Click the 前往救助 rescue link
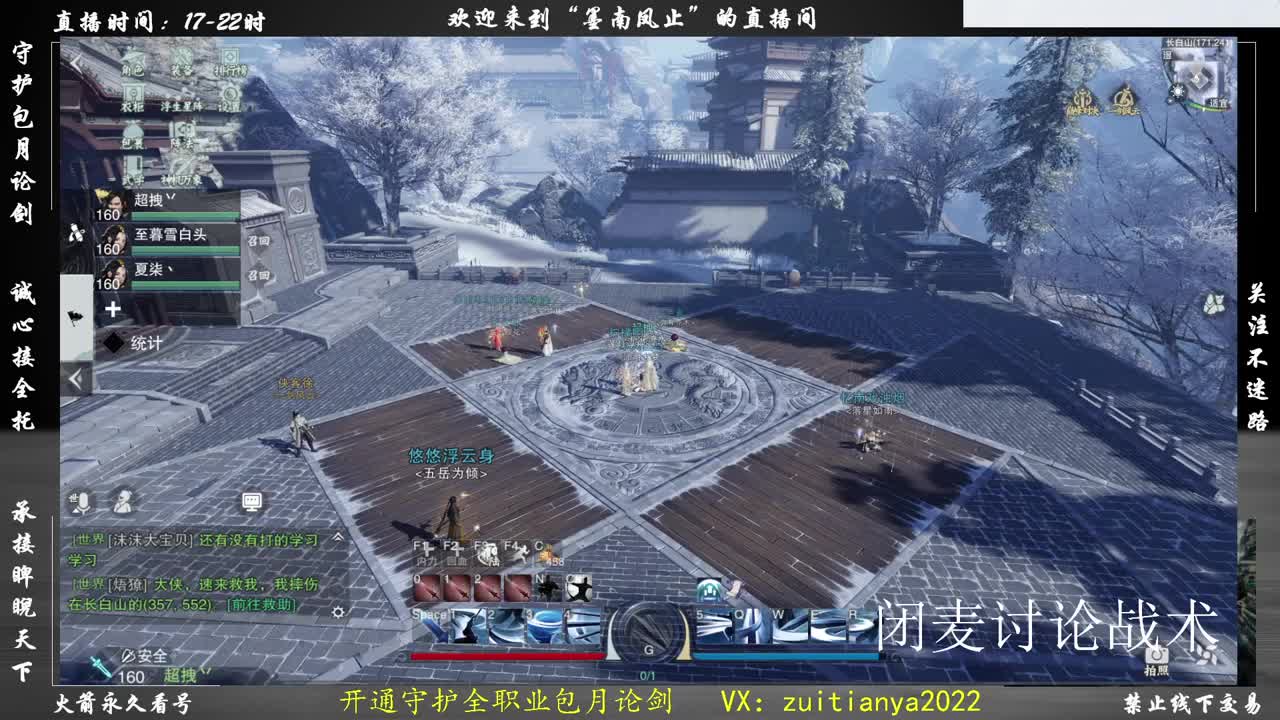The height and width of the screenshot is (720, 1280). [x=260, y=605]
